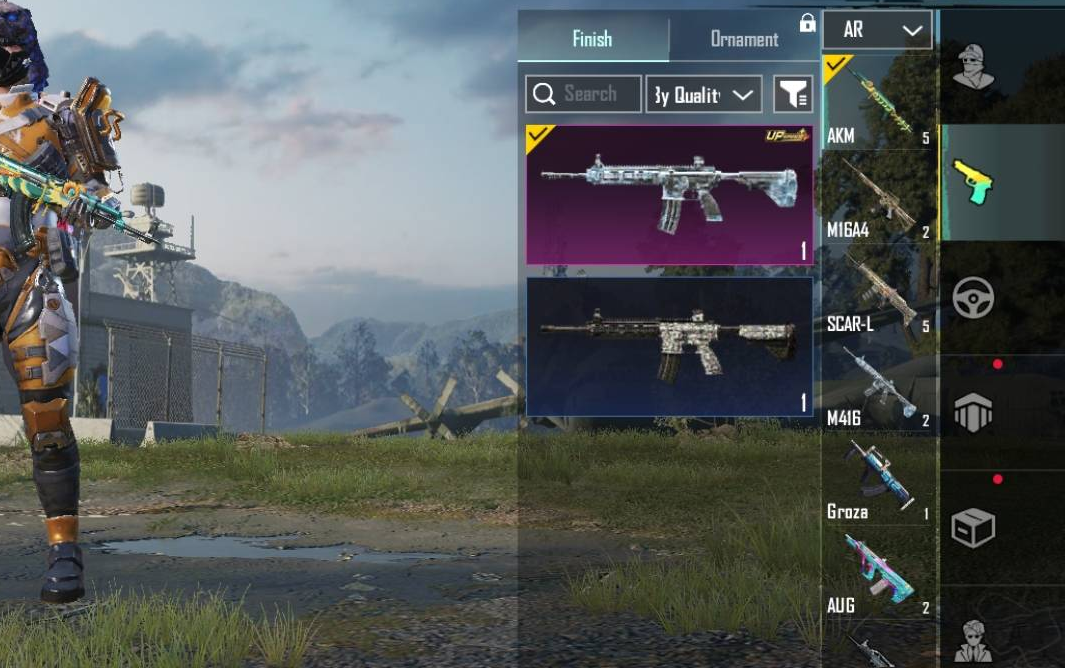Open the By Quality sort dropdown
1065x668 pixels.
pyautogui.click(x=703, y=94)
